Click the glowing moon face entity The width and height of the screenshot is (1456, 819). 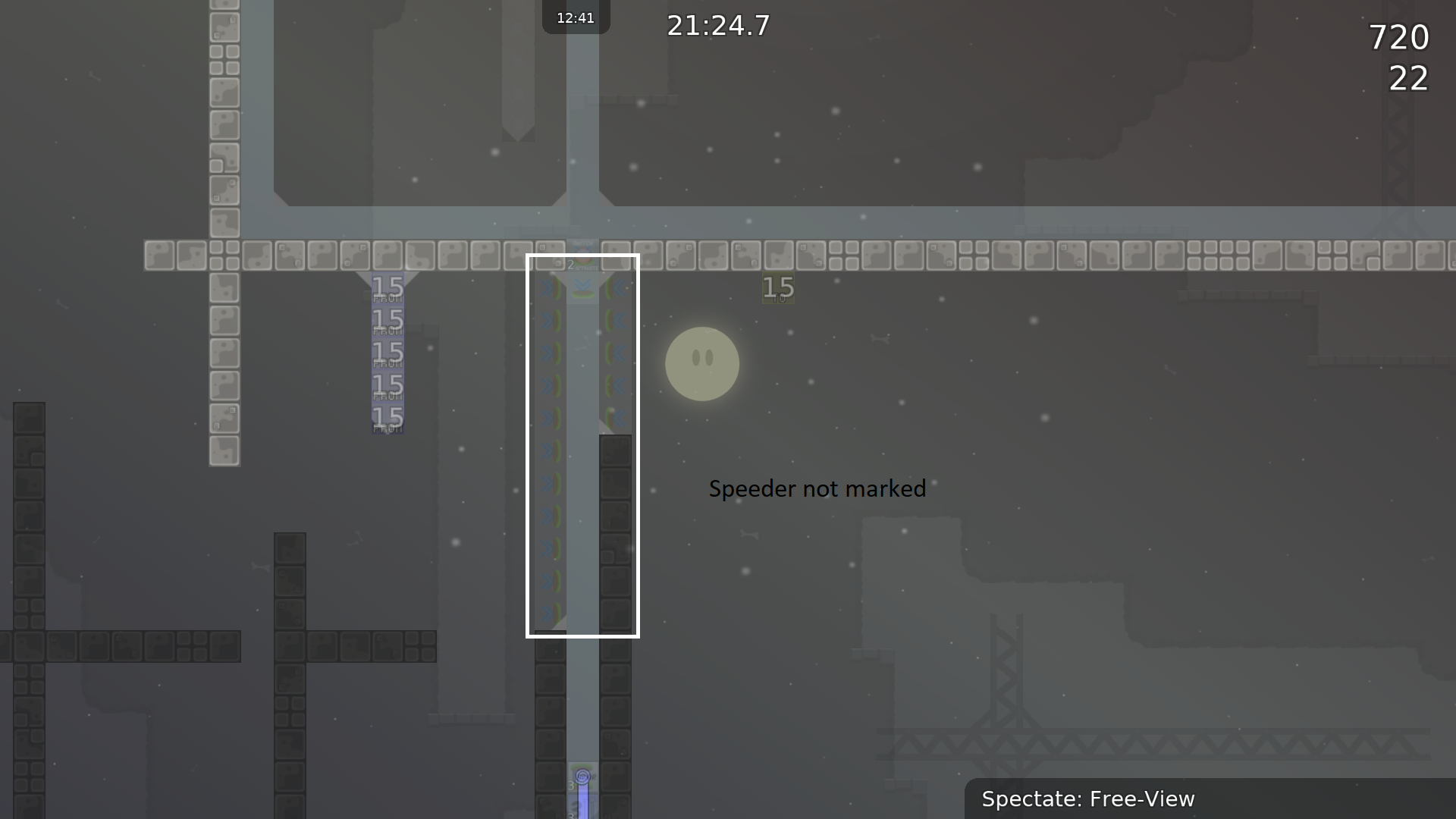(702, 364)
